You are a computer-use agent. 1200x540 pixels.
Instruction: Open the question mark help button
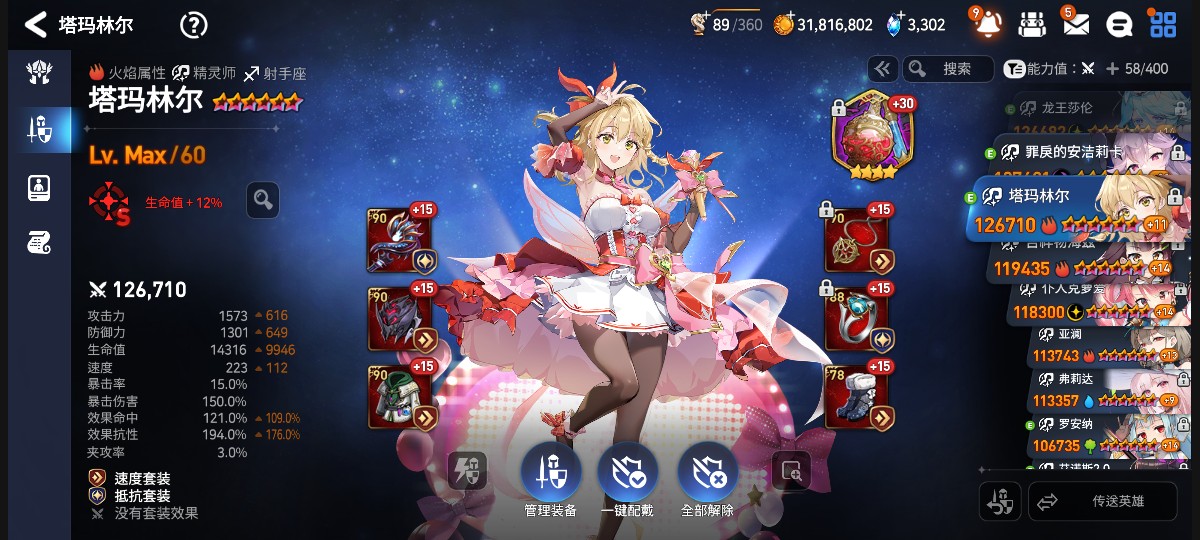point(193,25)
